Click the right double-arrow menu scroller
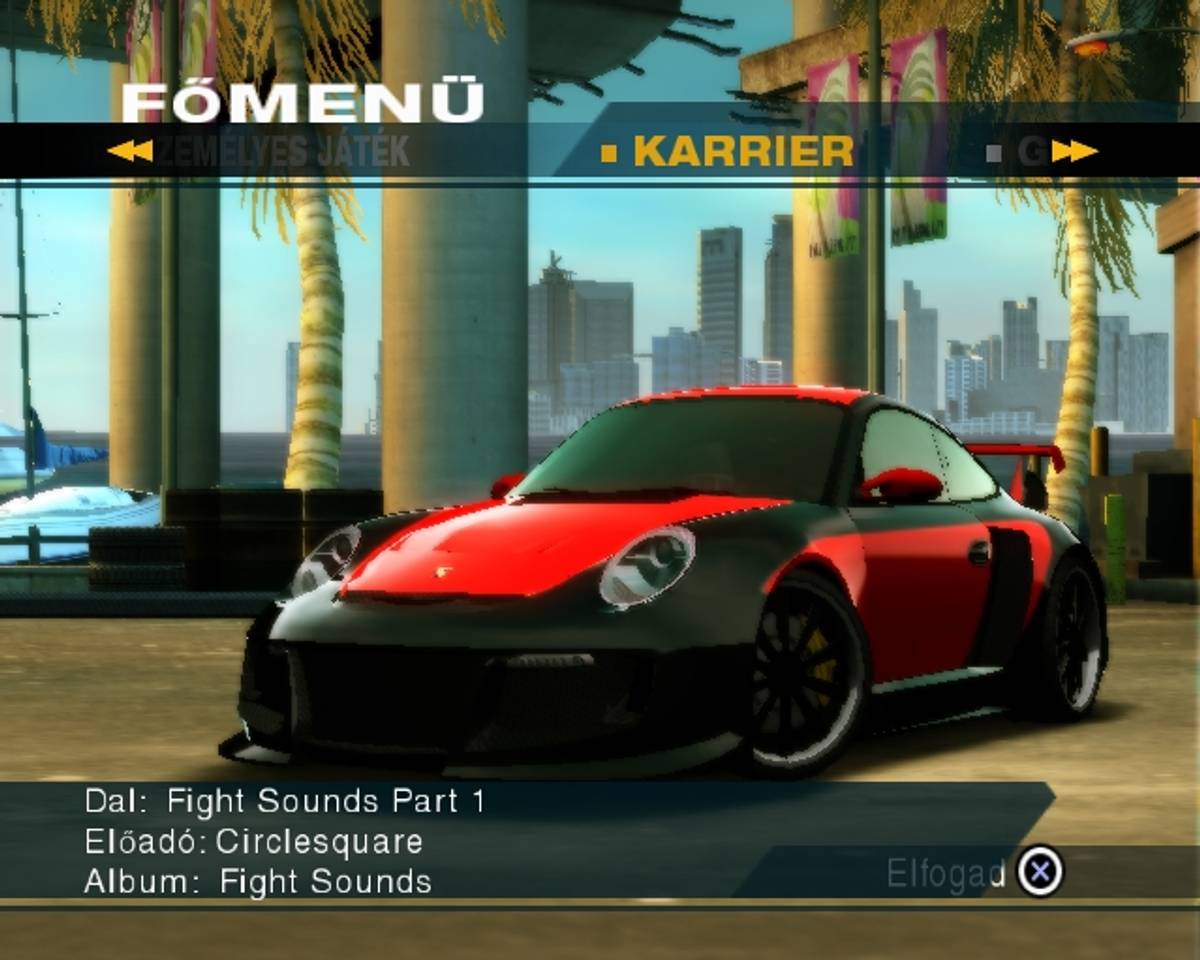Image resolution: width=1200 pixels, height=960 pixels. [1074, 151]
